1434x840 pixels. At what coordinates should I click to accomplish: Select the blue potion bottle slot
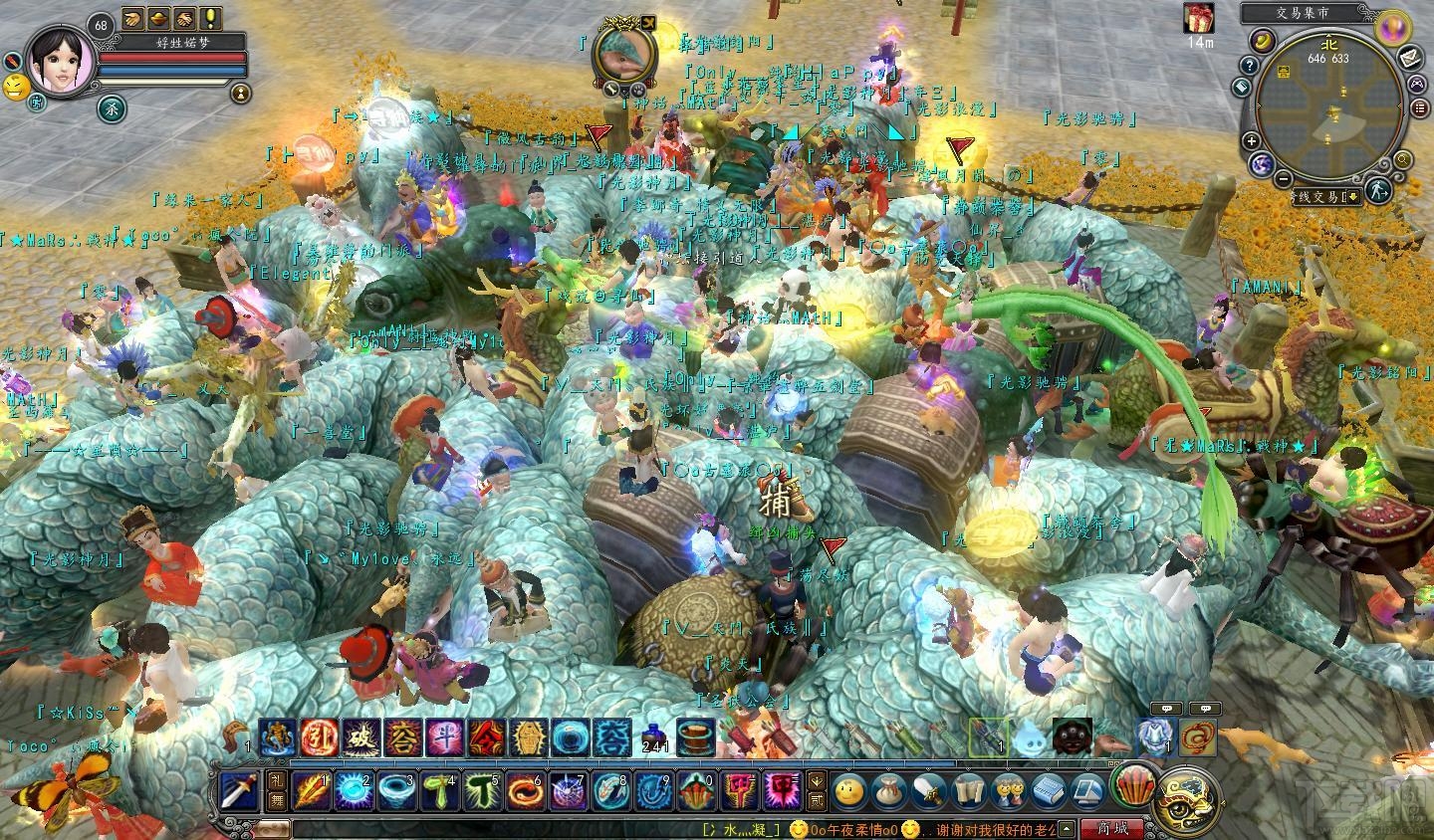[654, 735]
